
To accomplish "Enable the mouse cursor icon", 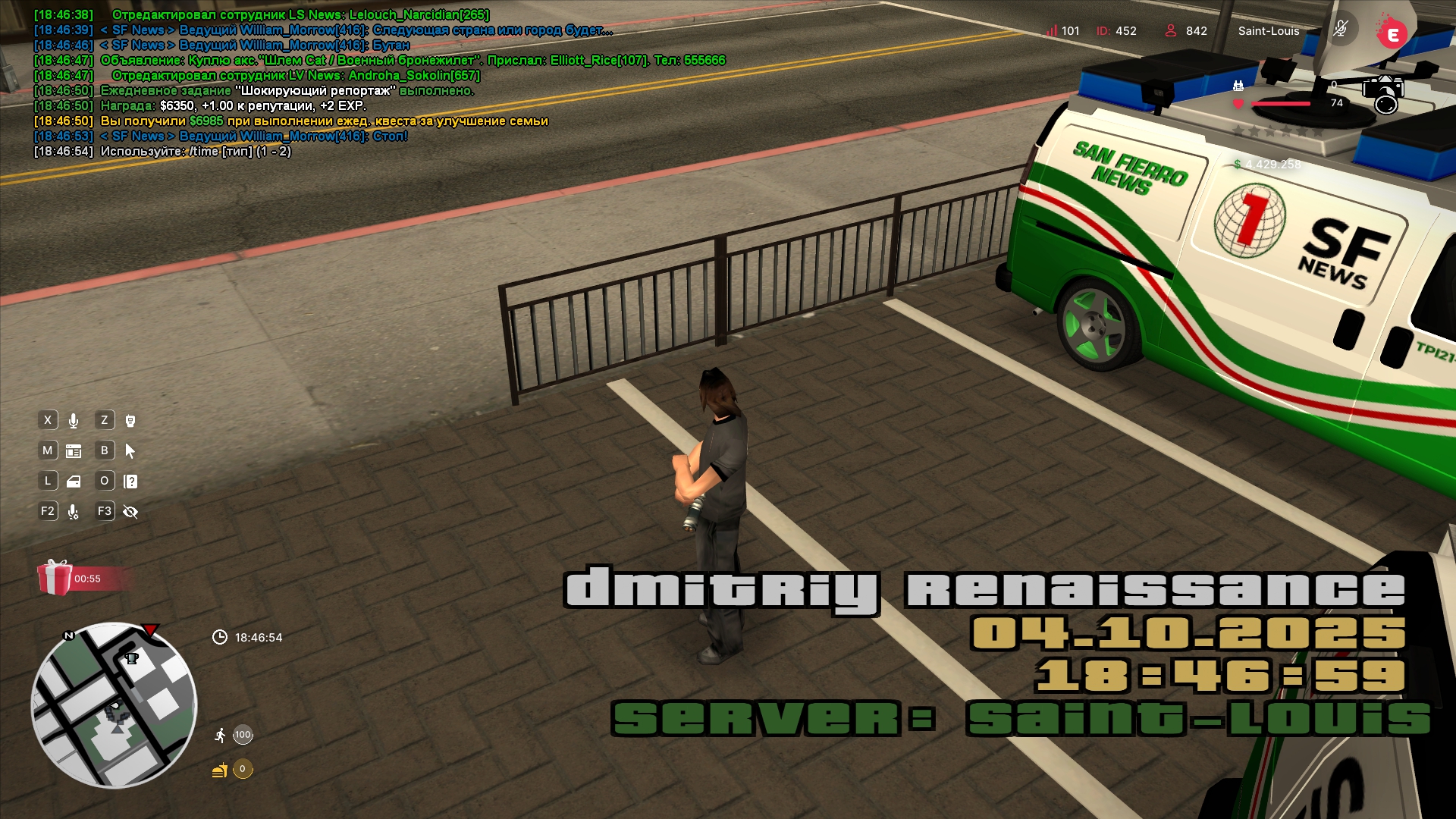I will coord(130,451).
